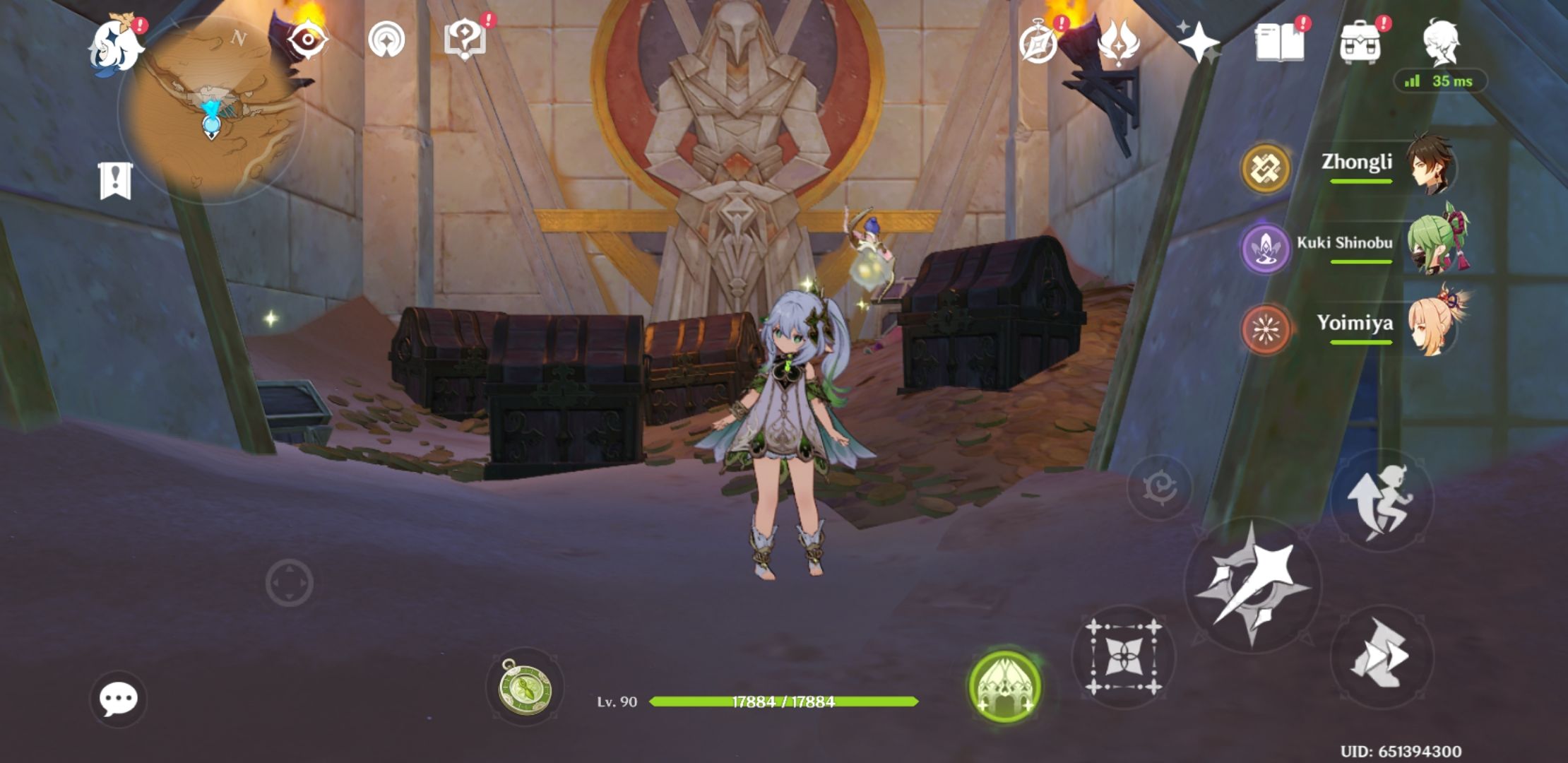Open the Events countdown timer icon

(1038, 44)
